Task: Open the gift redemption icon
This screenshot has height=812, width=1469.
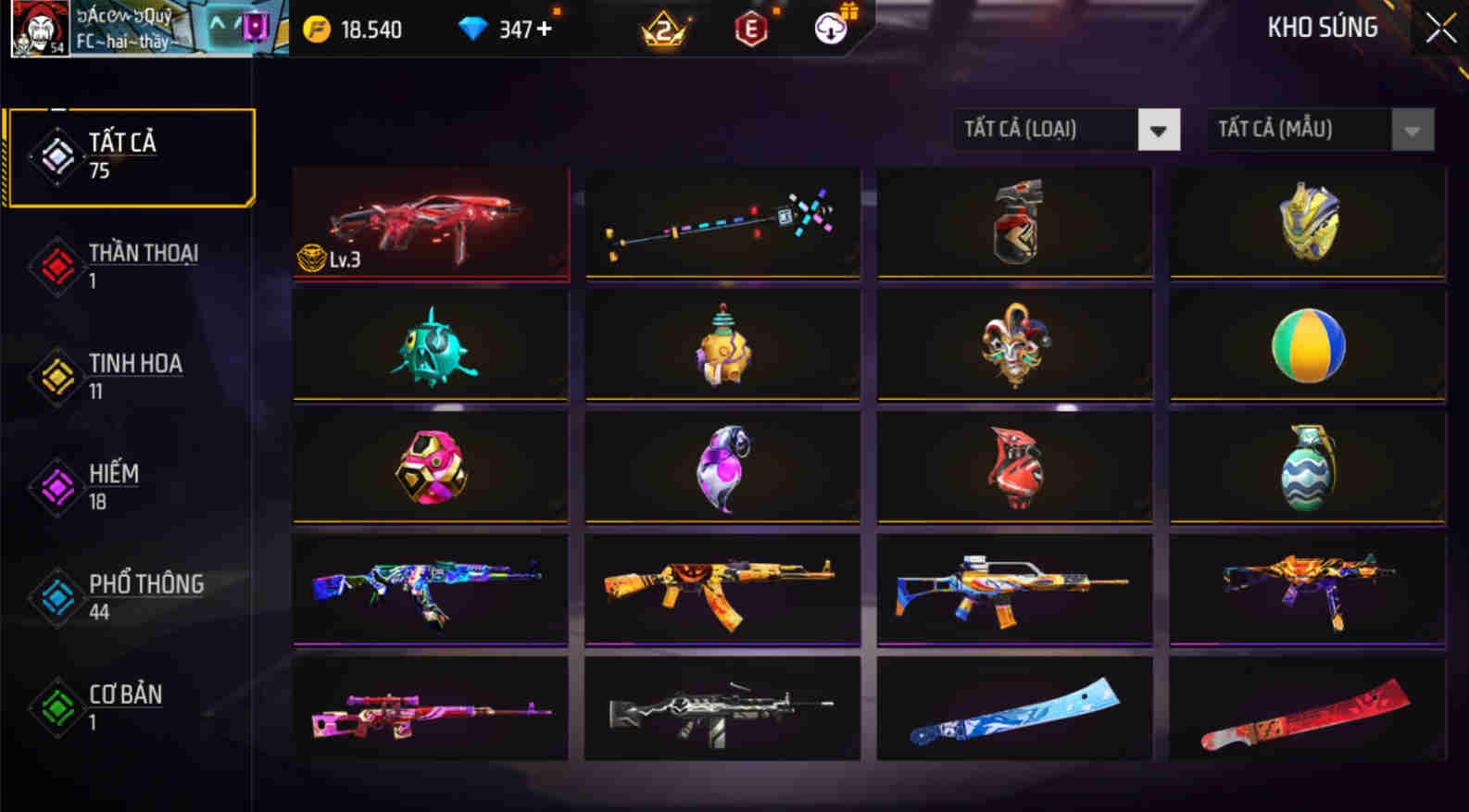Action: [x=831, y=29]
